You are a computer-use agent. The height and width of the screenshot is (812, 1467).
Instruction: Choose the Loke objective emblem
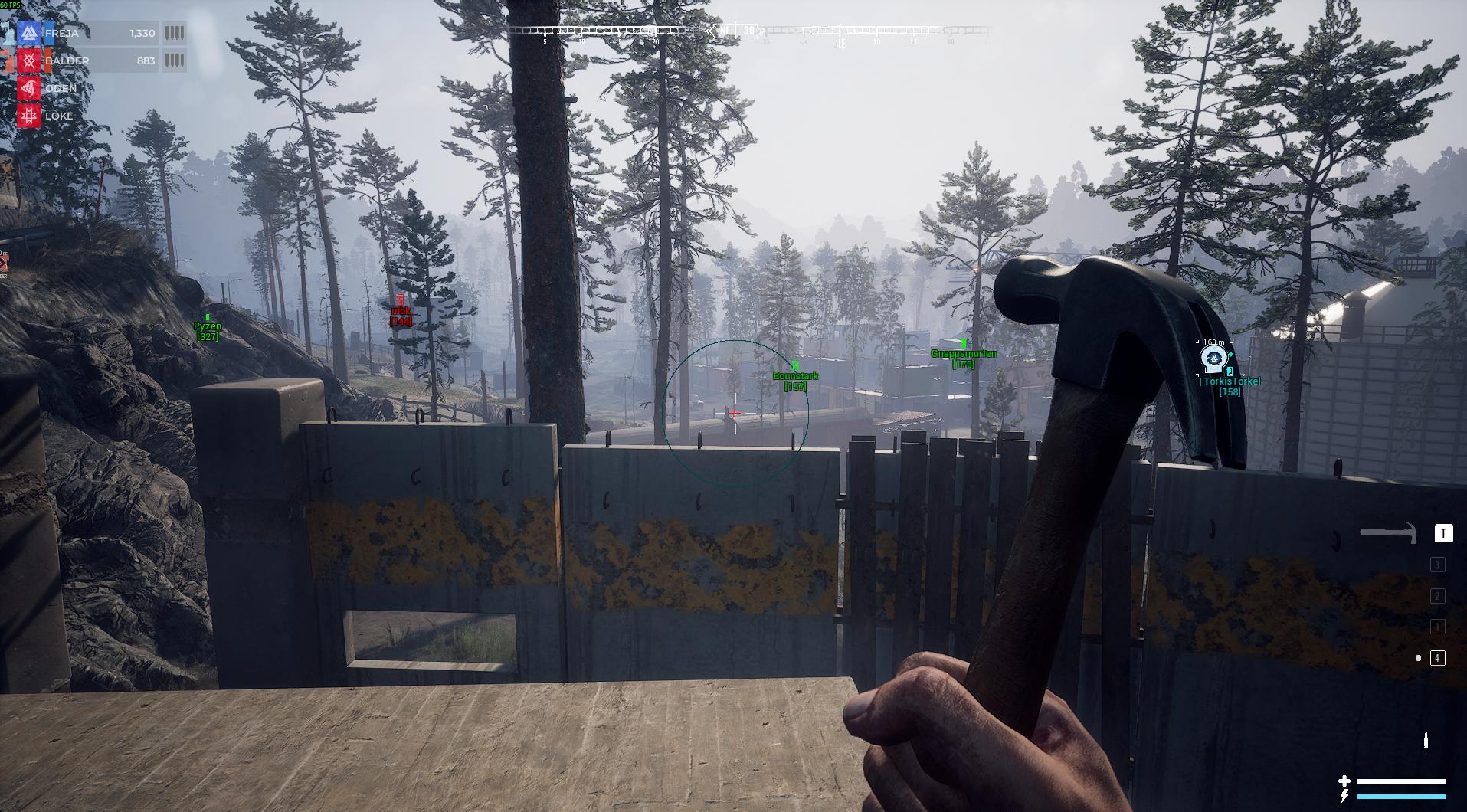coord(29,116)
